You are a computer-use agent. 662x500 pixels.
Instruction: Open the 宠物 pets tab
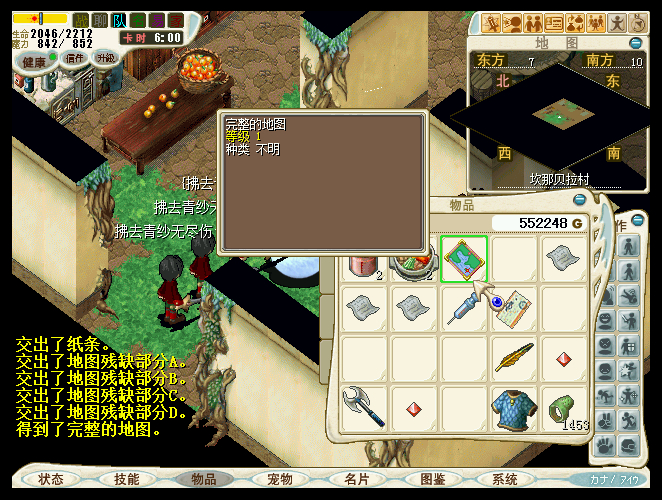click(280, 479)
